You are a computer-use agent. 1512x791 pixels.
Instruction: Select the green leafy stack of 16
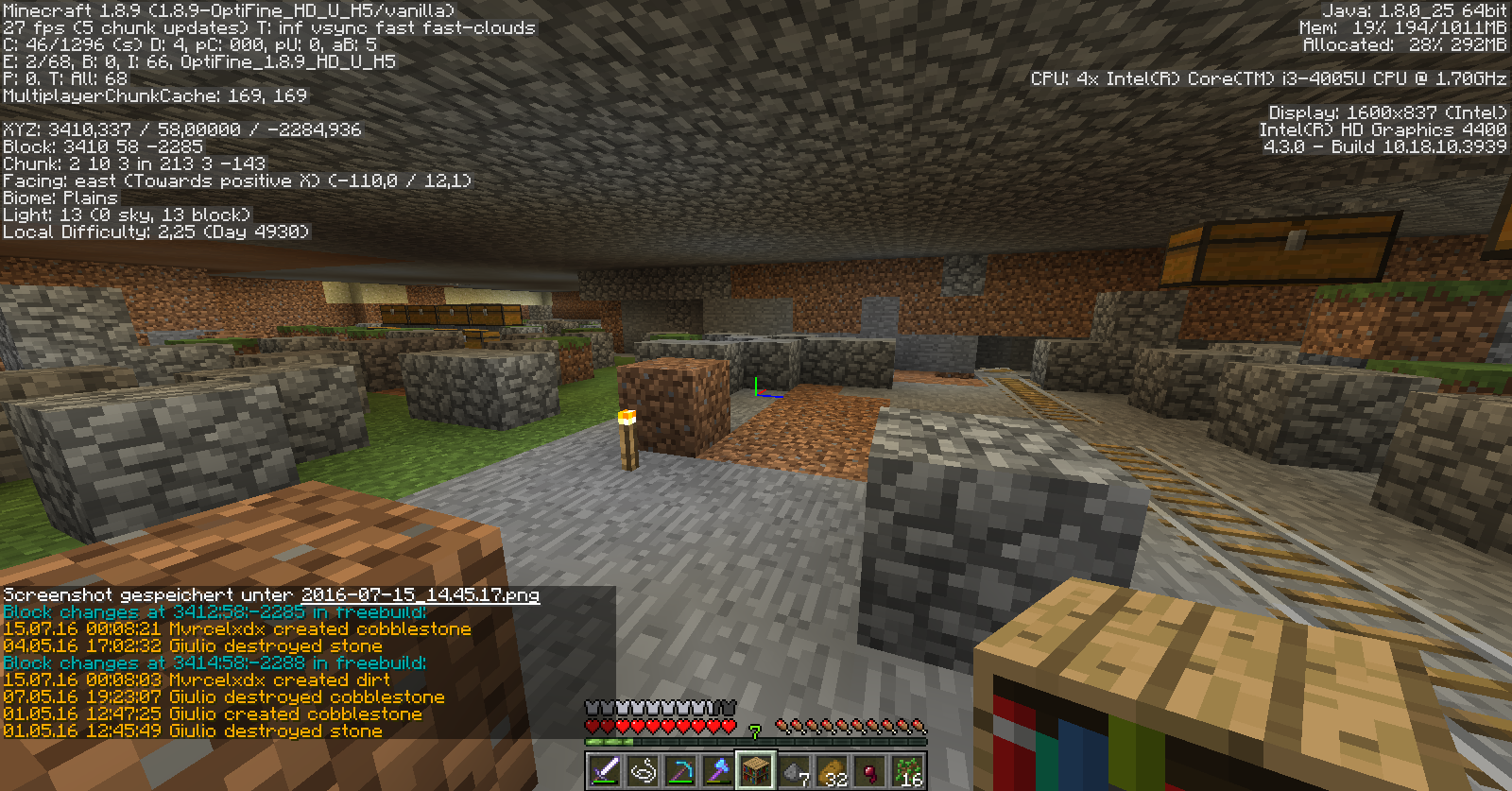click(x=907, y=770)
